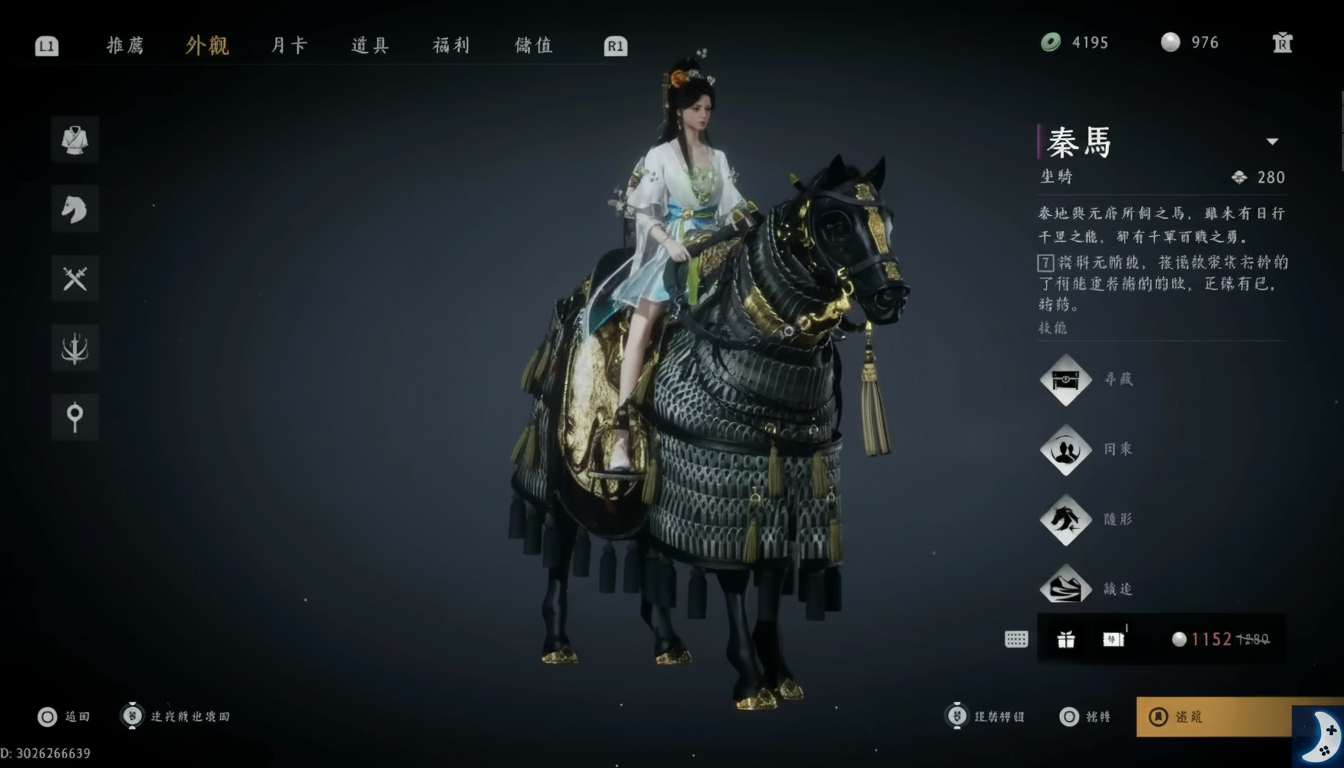The image size is (1344, 768).
Task: Expand the 秦馬 mount dropdown arrow
Action: coord(1272,142)
